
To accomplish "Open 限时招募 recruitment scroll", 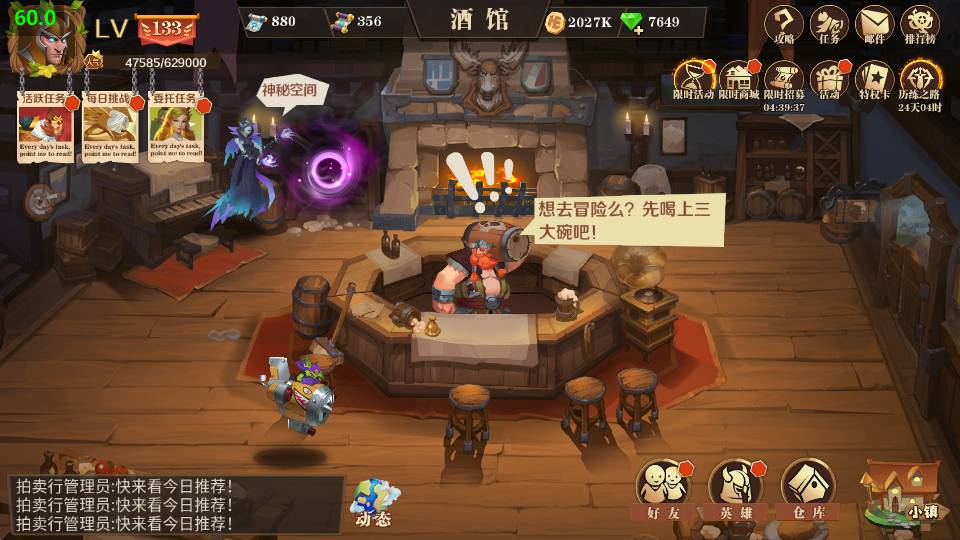I will click(784, 78).
